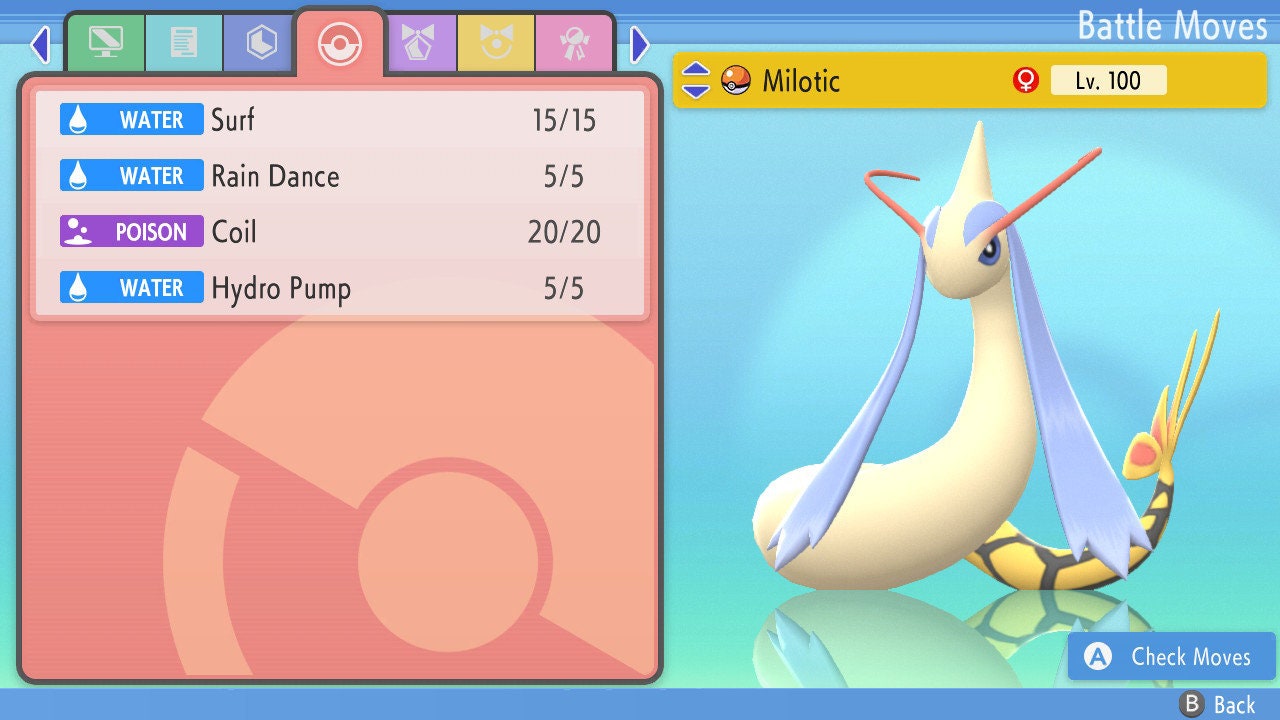Viewport: 1280px width, 720px height.
Task: Click the Check Moves button
Action: pos(1171,657)
